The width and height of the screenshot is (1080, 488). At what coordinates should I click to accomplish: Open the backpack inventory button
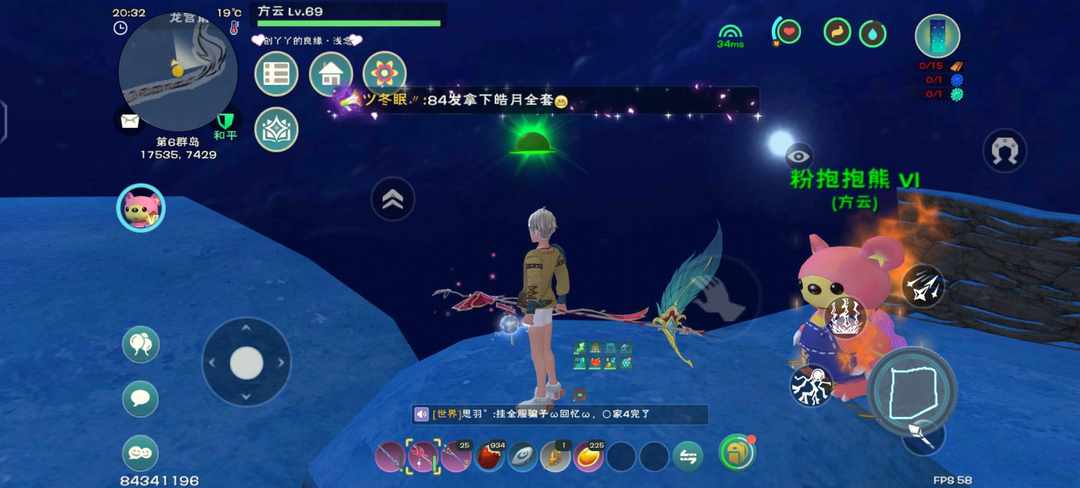coord(737,453)
